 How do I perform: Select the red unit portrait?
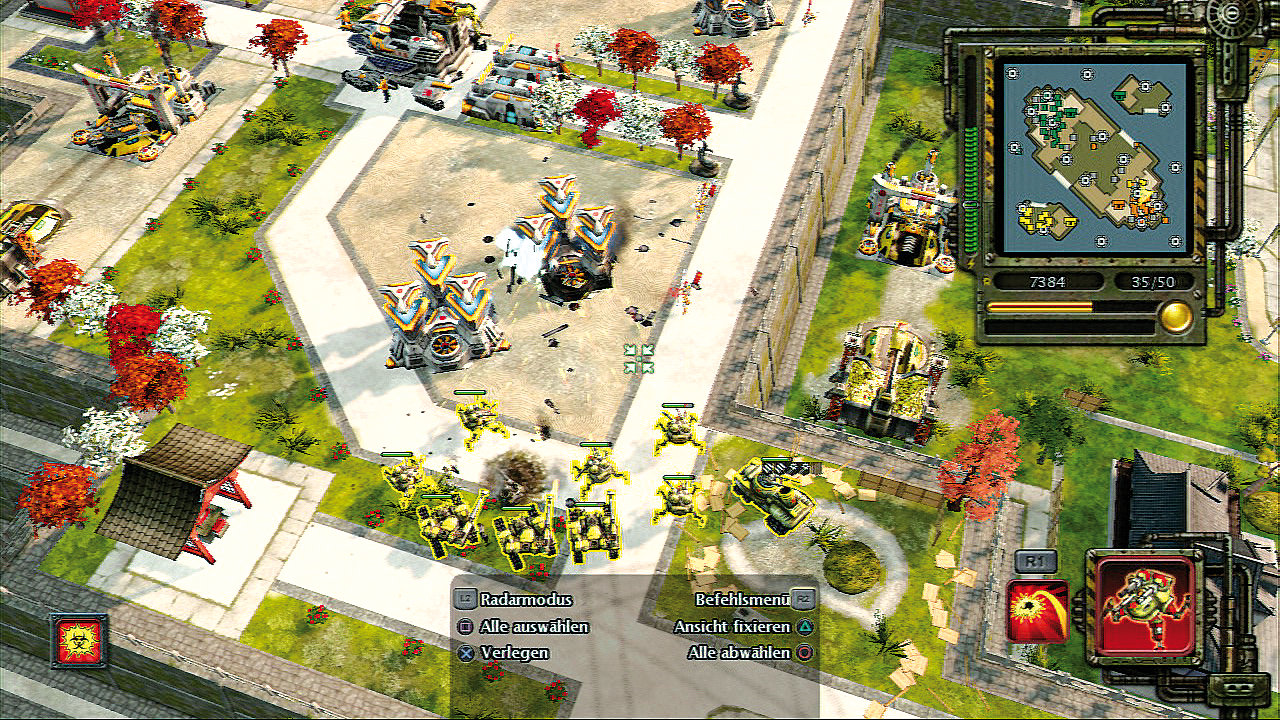1145,607
